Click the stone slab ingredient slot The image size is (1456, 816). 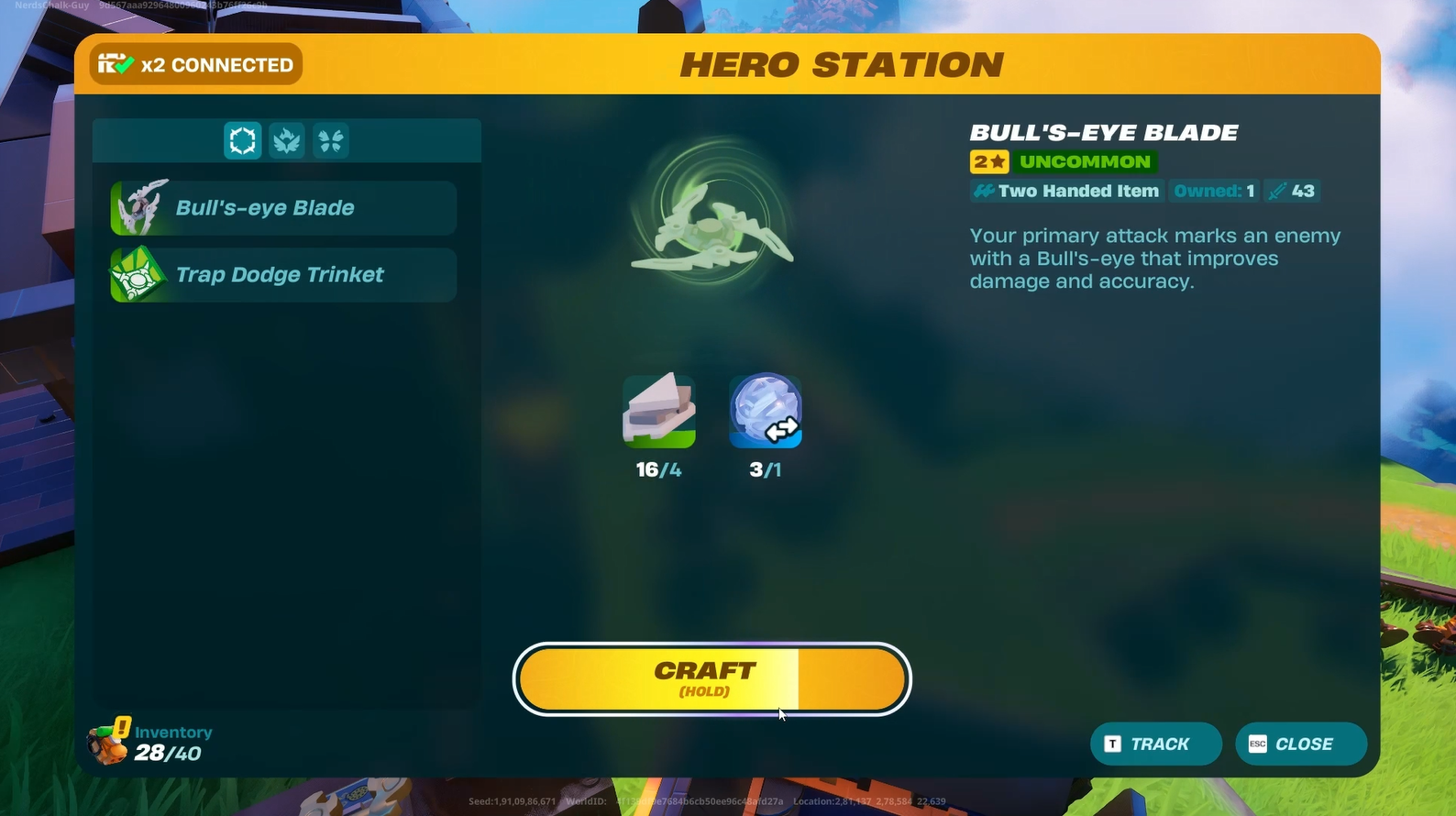tap(658, 411)
